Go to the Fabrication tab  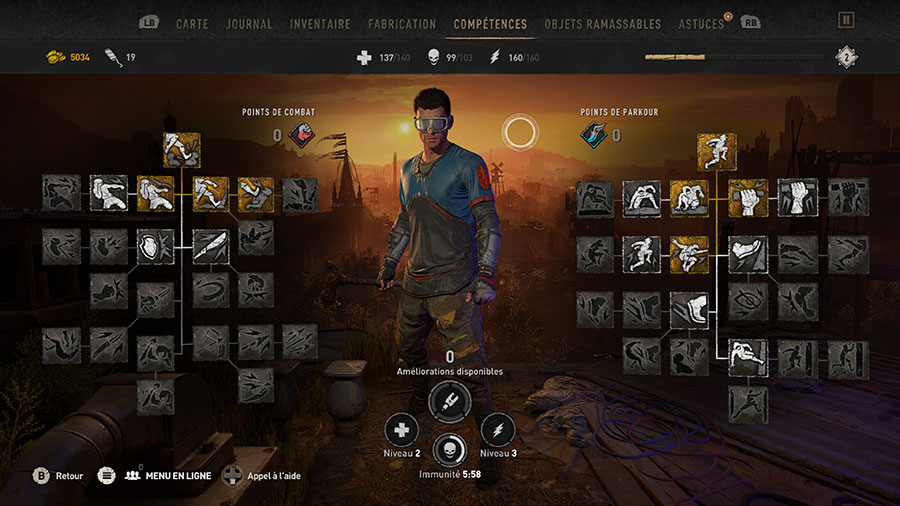click(402, 23)
